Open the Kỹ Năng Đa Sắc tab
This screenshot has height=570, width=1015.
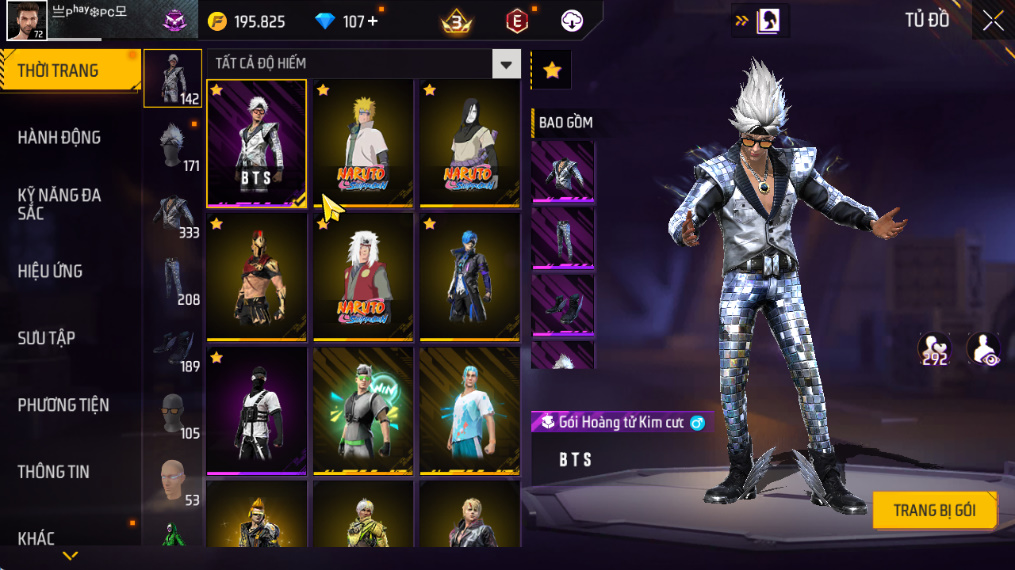pyautogui.click(x=60, y=204)
